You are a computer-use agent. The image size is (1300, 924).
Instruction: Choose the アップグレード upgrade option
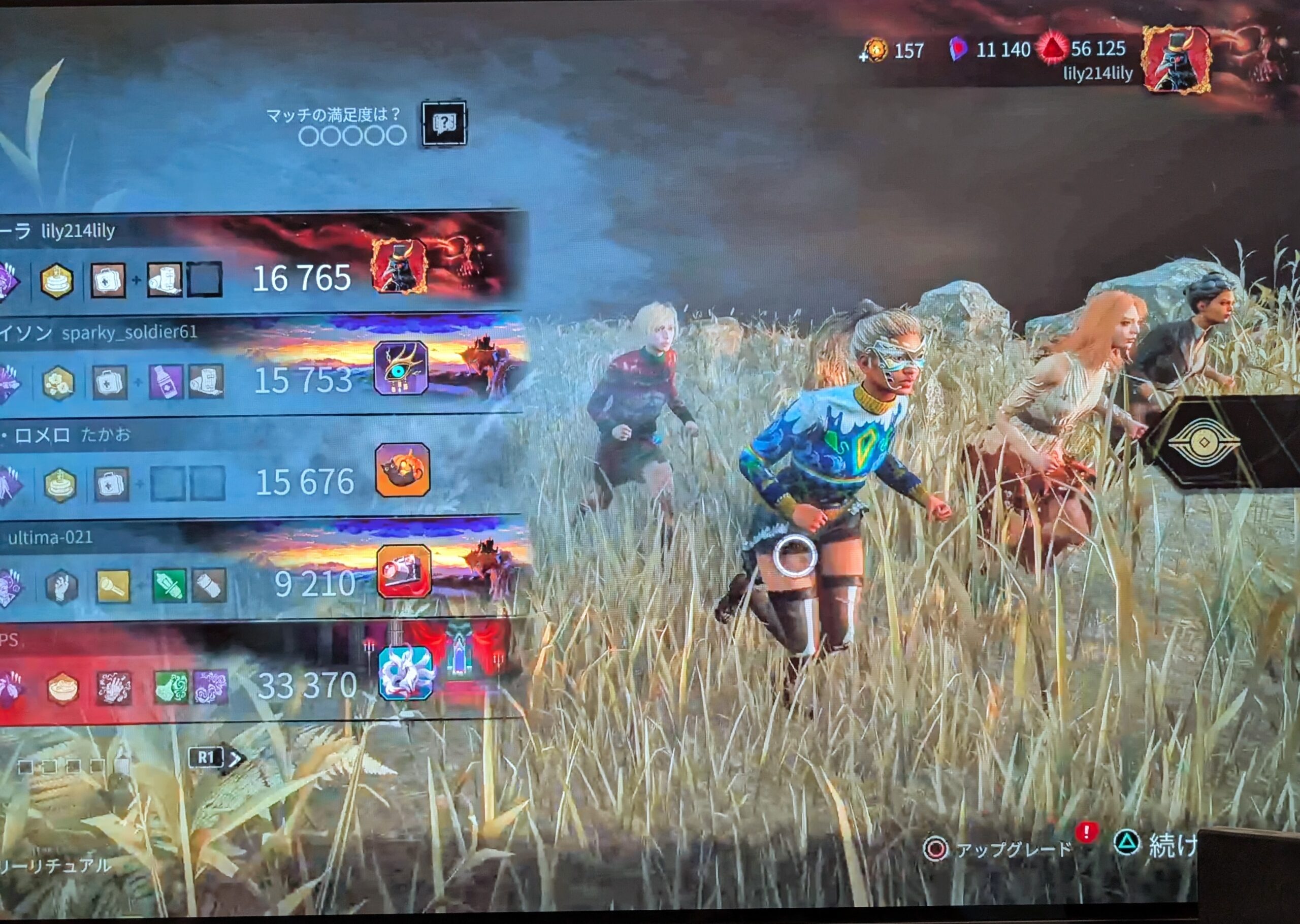pos(1001,850)
